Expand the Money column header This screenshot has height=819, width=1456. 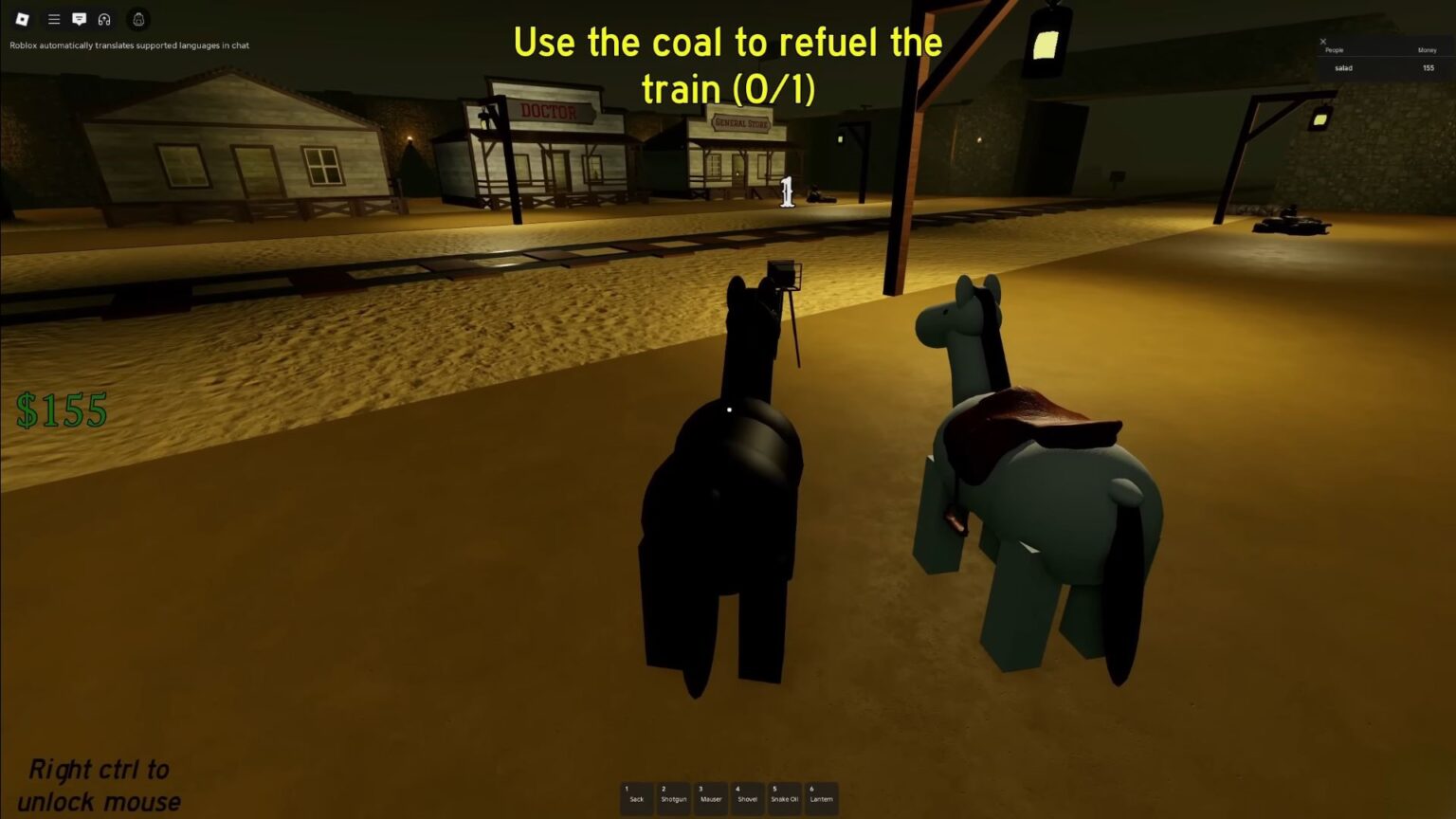pyautogui.click(x=1427, y=49)
